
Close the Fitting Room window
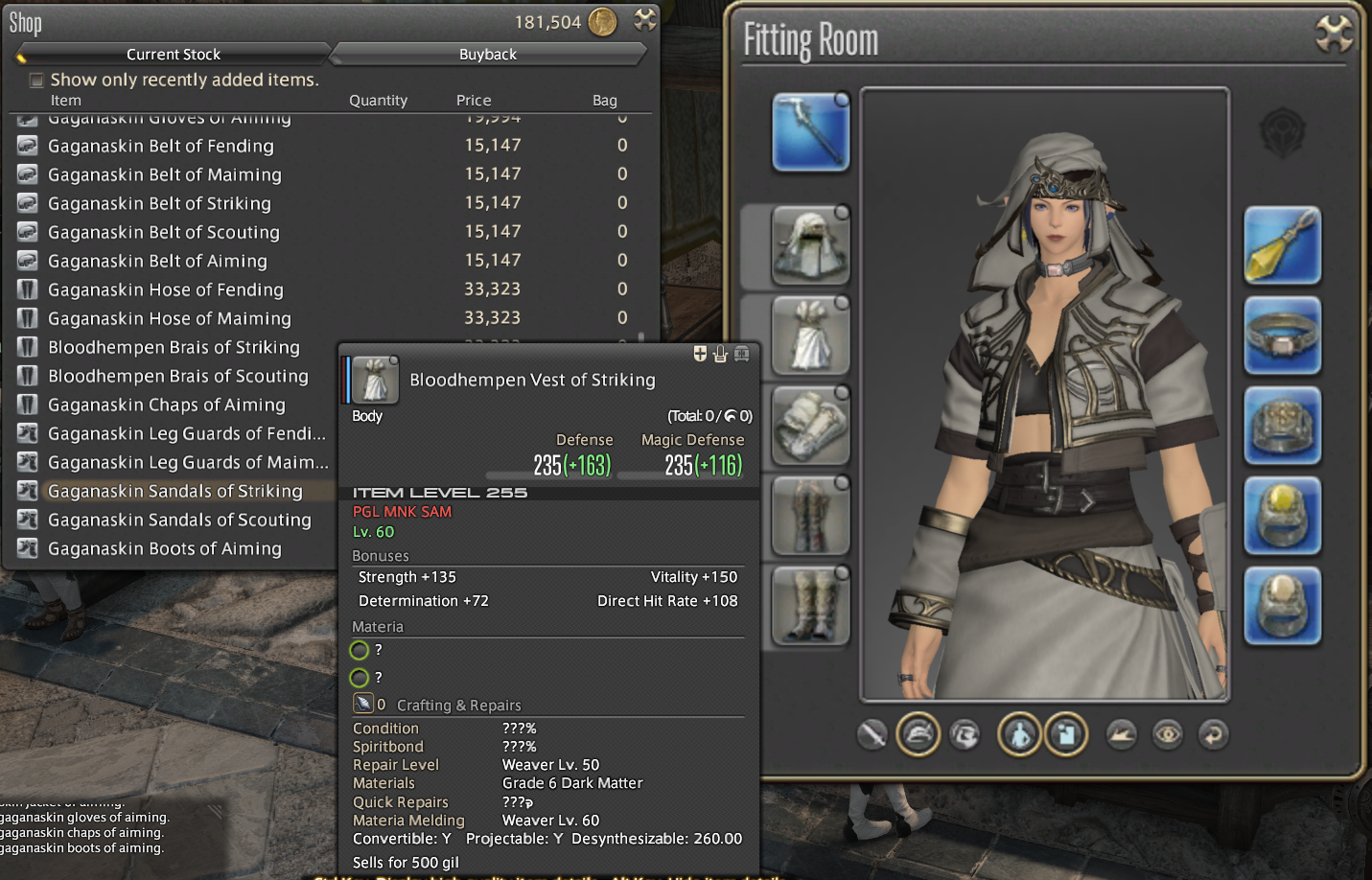click(x=1333, y=35)
